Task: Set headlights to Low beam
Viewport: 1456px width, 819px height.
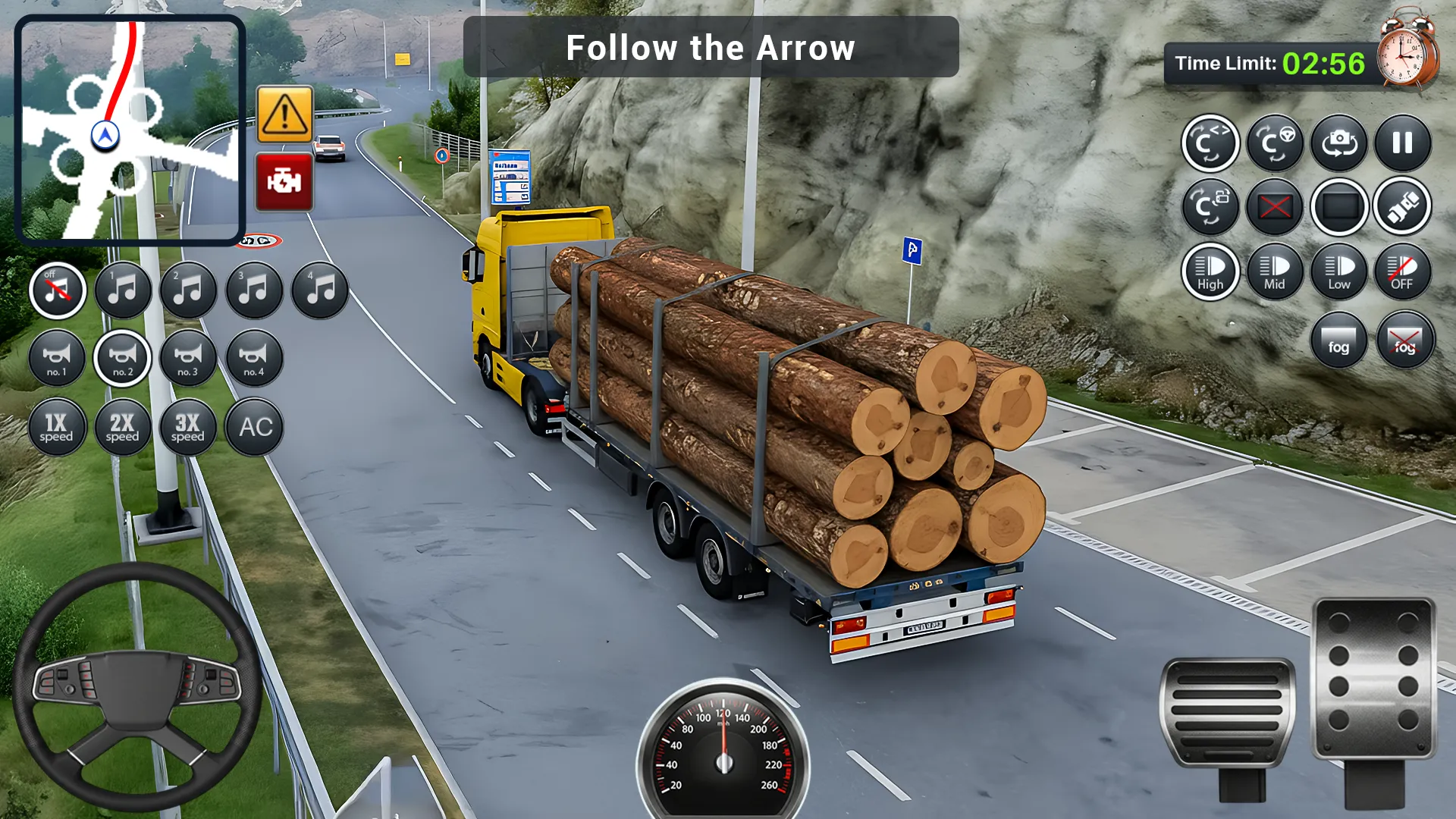Action: 1338,273
